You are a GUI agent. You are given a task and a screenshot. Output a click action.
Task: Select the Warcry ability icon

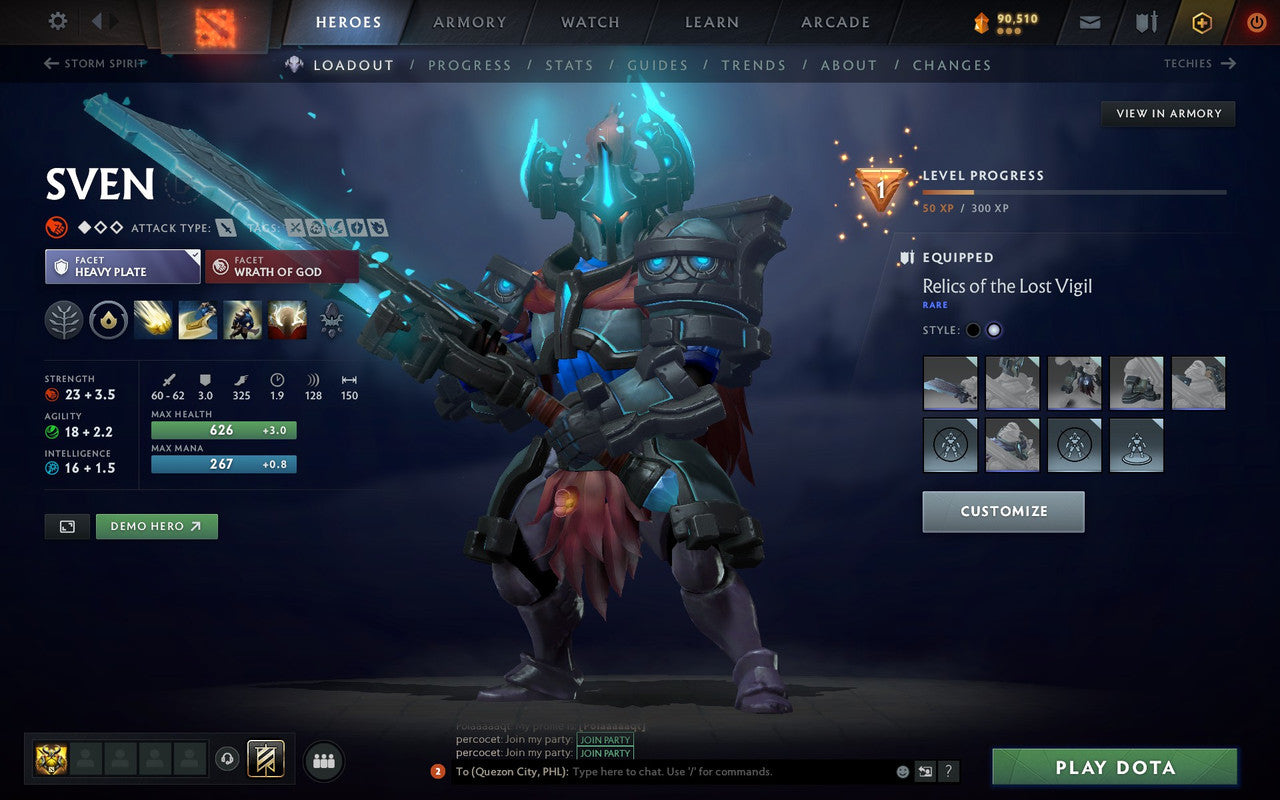tap(243, 320)
